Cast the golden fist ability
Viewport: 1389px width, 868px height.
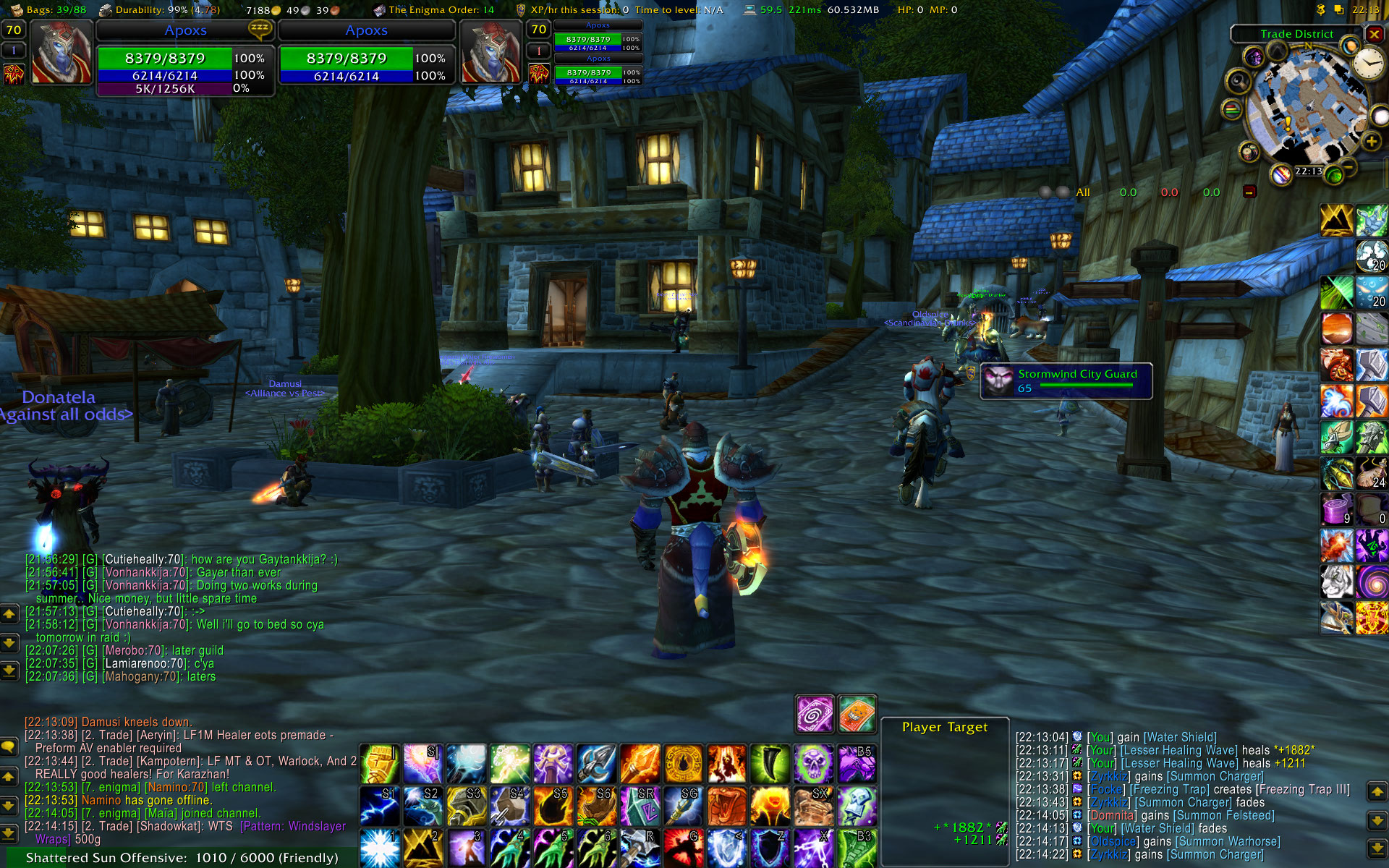[x=379, y=764]
